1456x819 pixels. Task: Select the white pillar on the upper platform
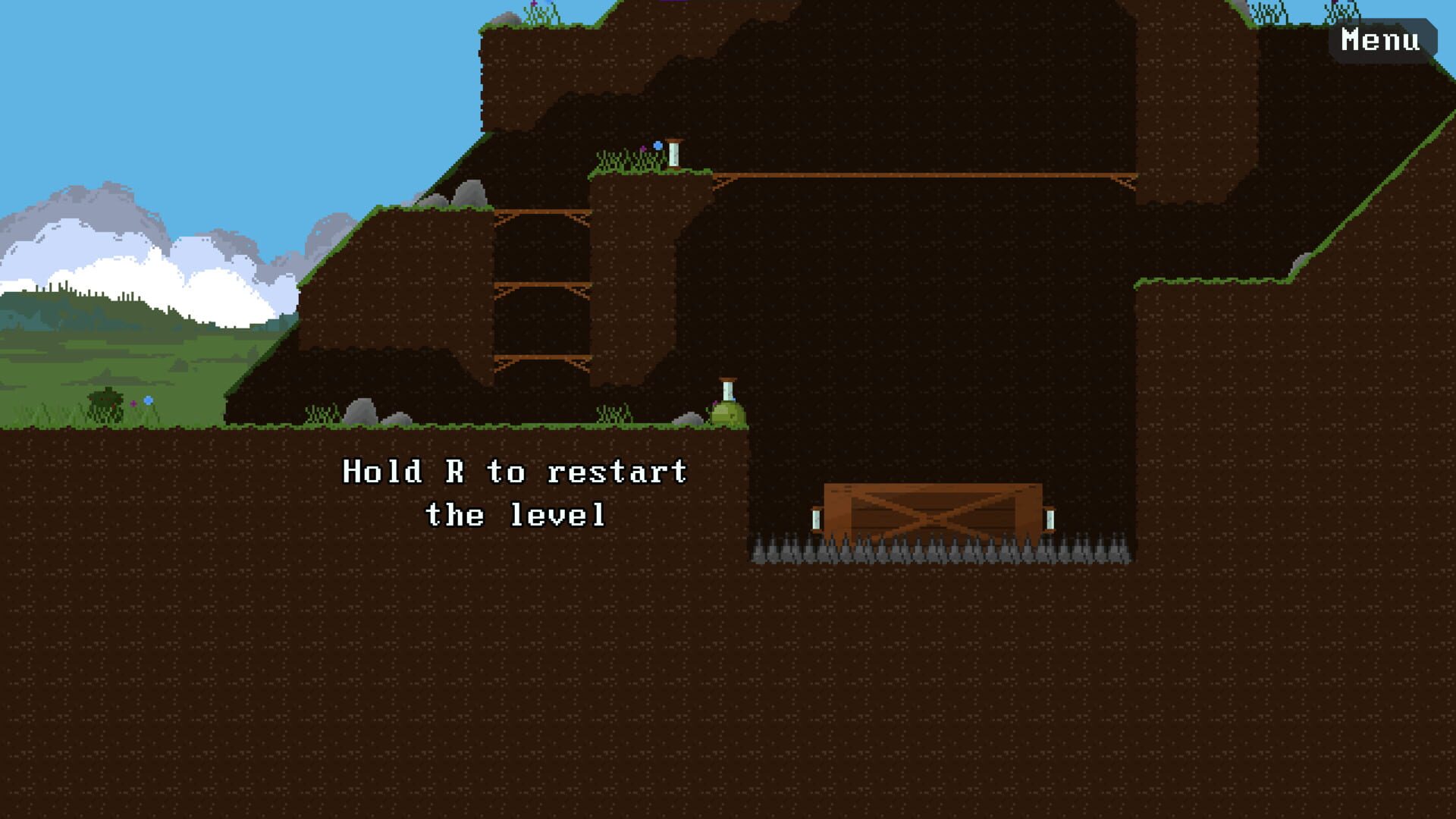tap(673, 154)
